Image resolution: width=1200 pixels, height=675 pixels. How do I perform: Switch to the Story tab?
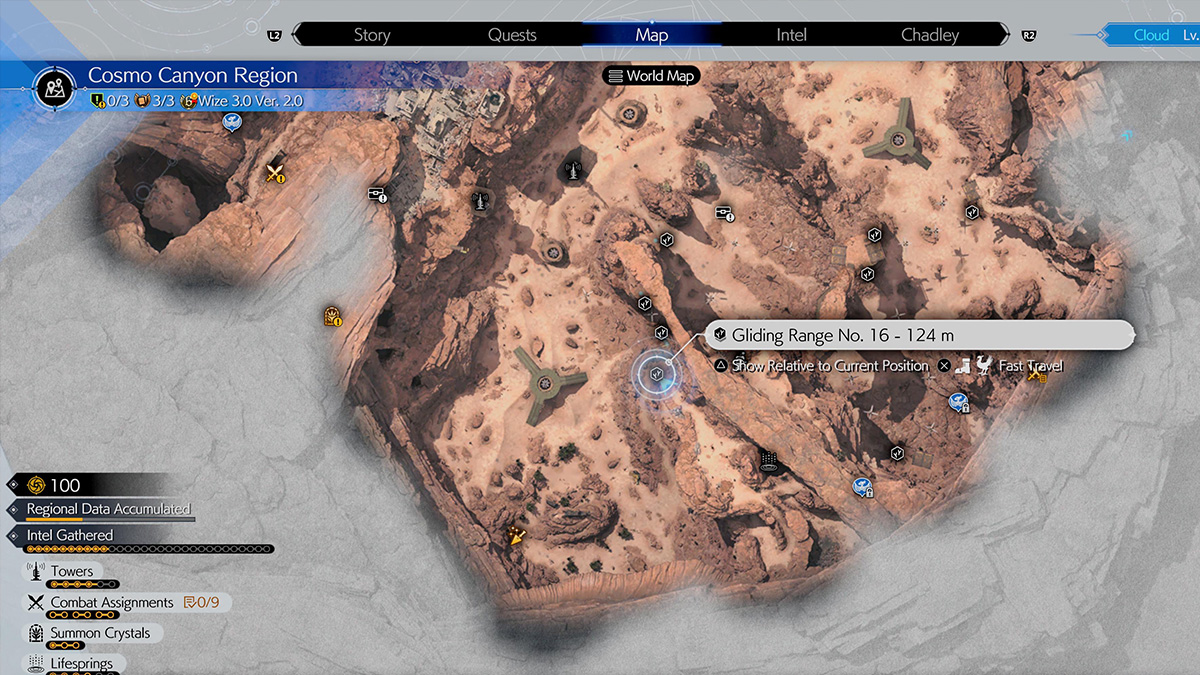click(371, 35)
